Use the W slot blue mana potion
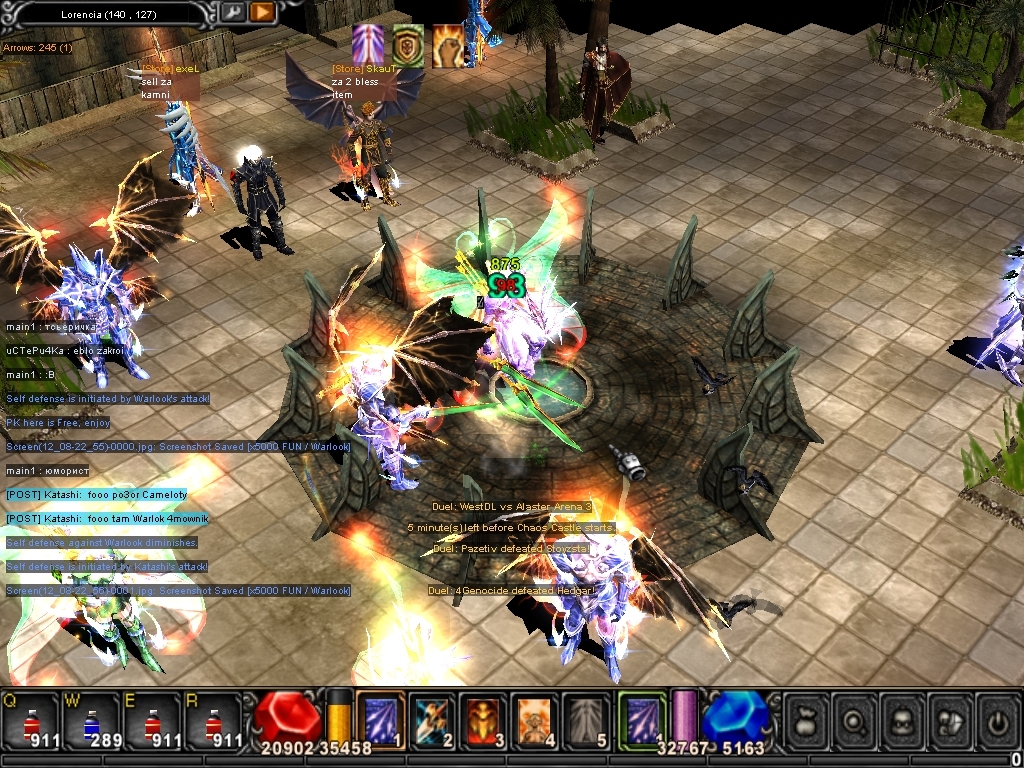The width and height of the screenshot is (1024, 768). pos(90,720)
